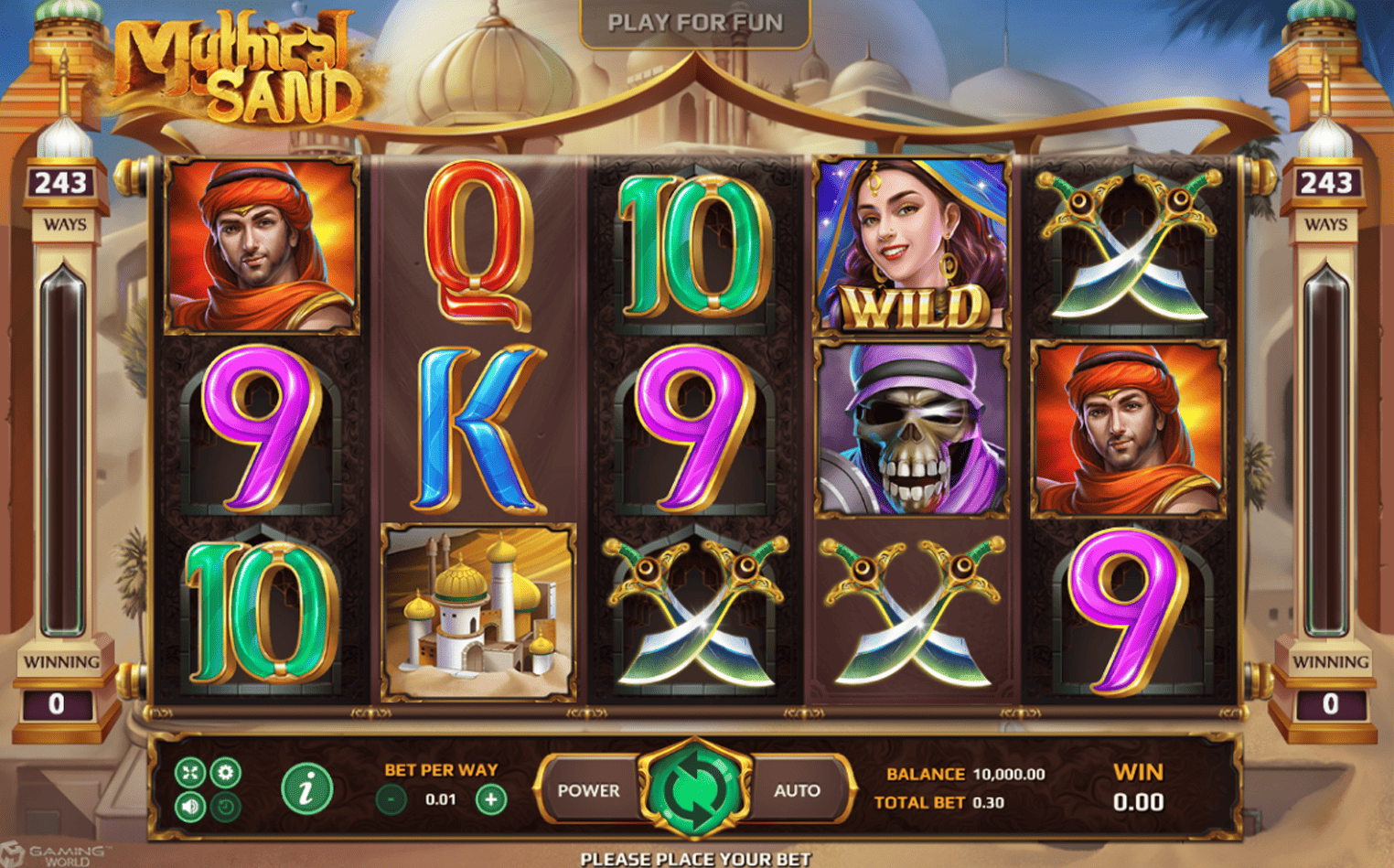Open the game info paytable
The width and height of the screenshot is (1394, 868).
(306, 788)
